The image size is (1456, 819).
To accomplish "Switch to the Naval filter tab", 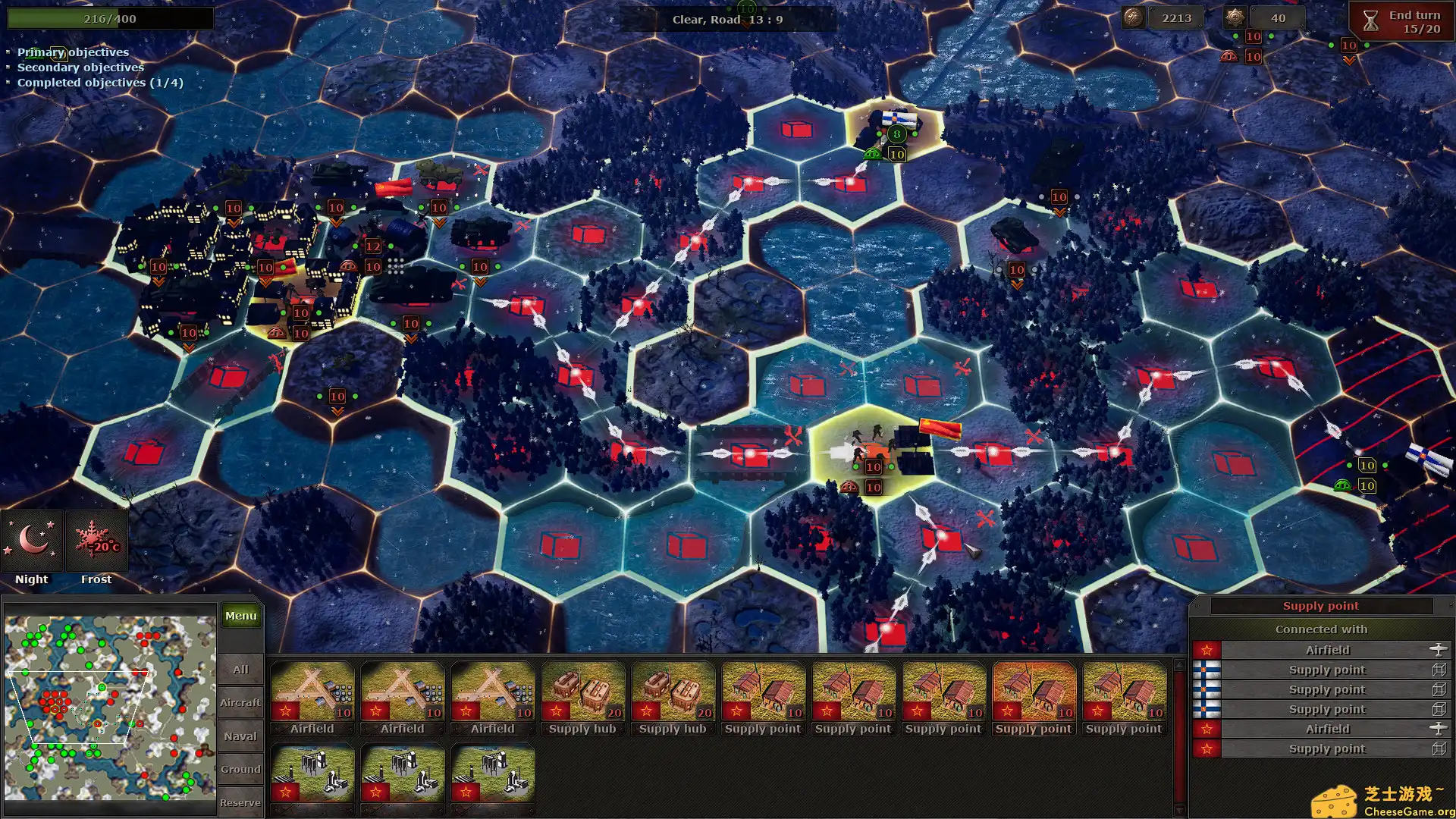I will pyautogui.click(x=240, y=735).
